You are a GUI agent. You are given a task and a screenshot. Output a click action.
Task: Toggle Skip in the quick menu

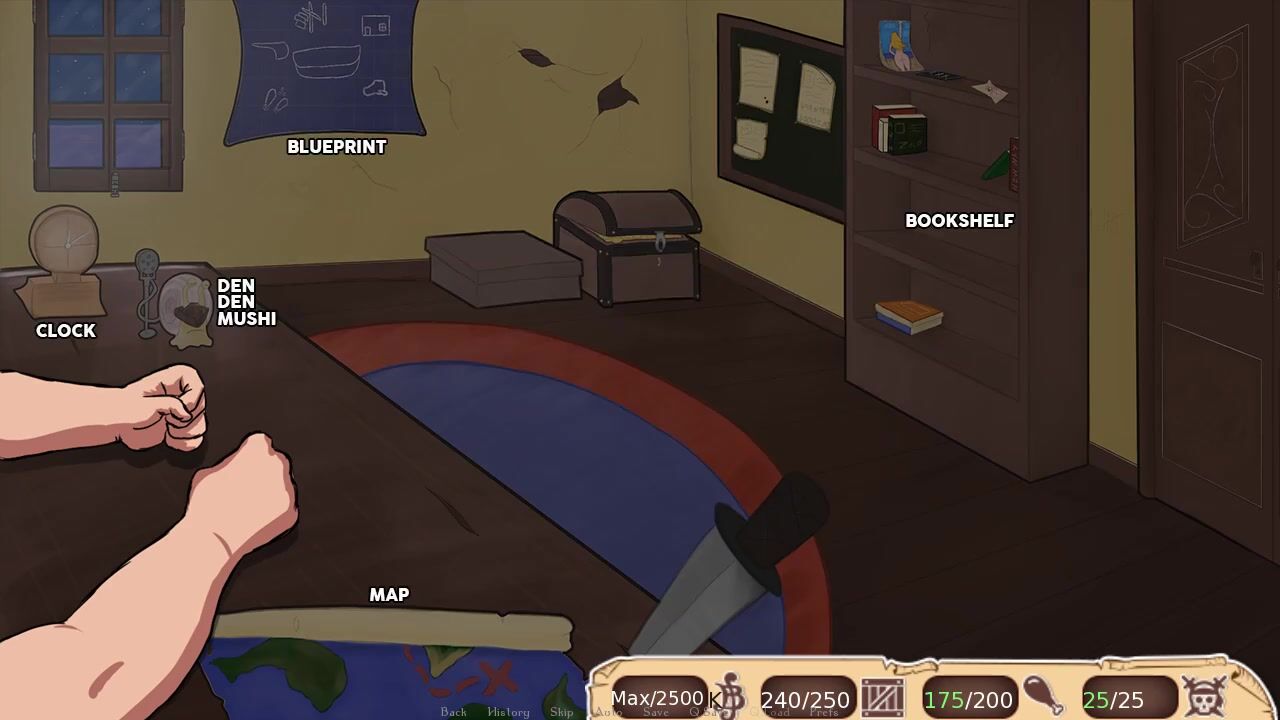pos(561,712)
